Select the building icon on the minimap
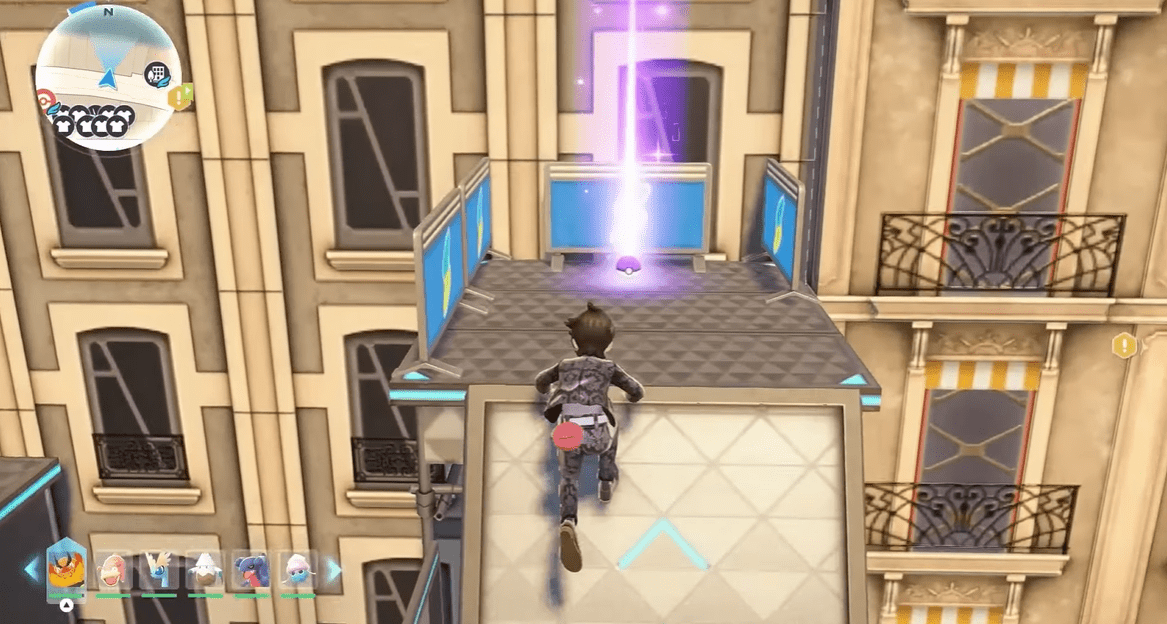This screenshot has height=624, width=1167. tap(156, 72)
